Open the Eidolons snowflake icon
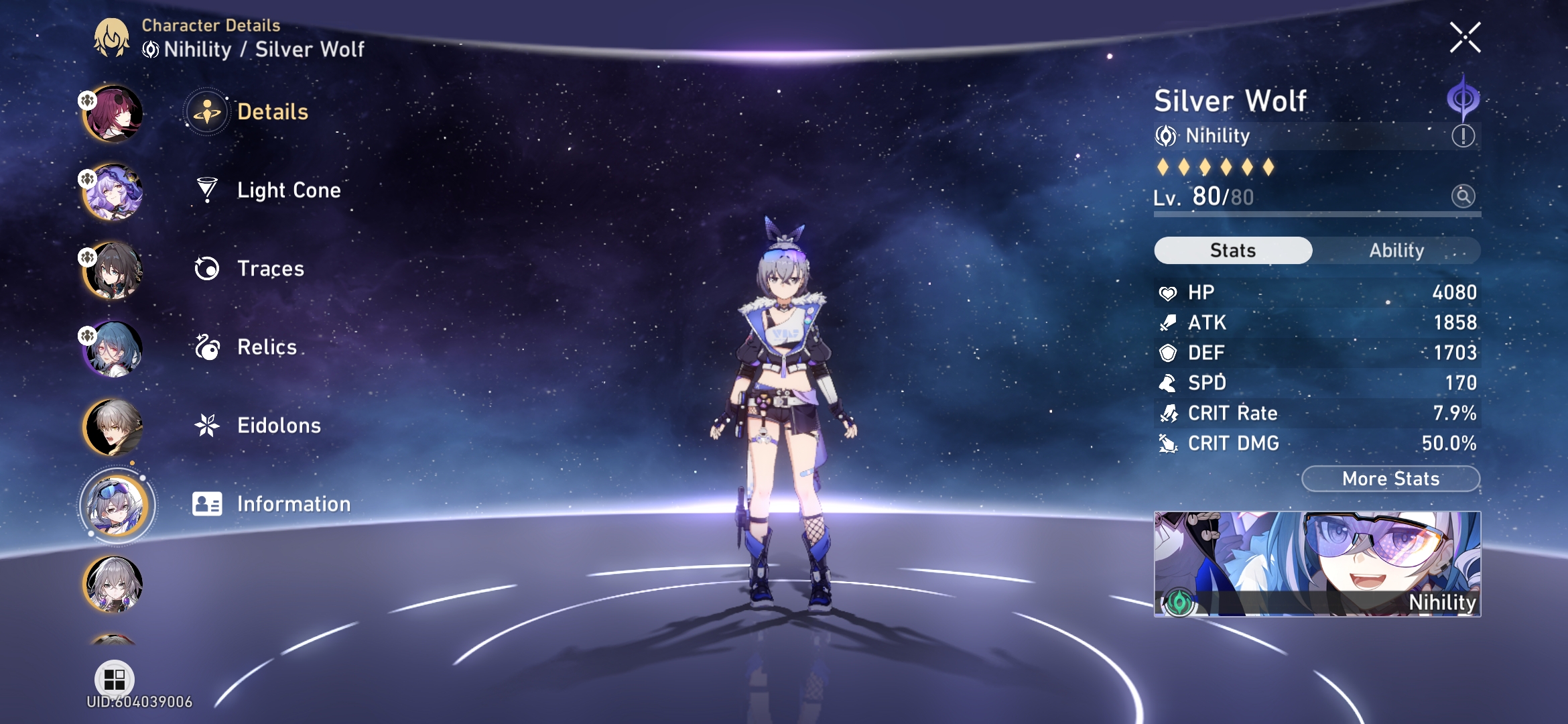The image size is (1568, 724). [208, 424]
